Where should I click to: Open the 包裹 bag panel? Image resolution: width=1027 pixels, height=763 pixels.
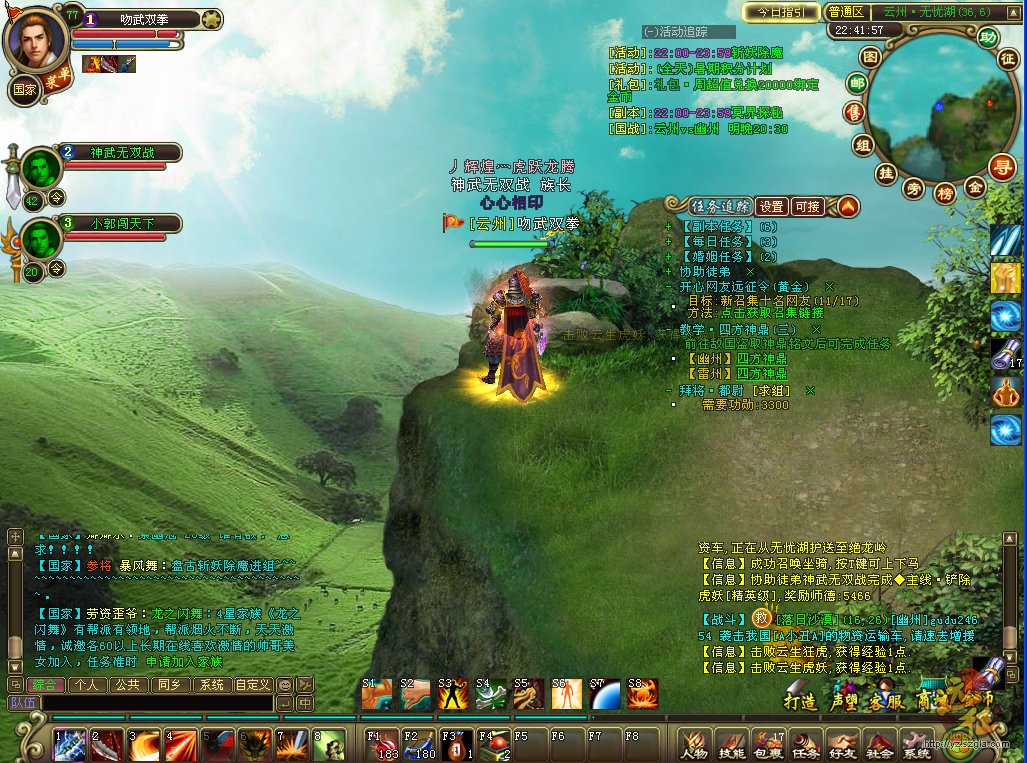(768, 745)
